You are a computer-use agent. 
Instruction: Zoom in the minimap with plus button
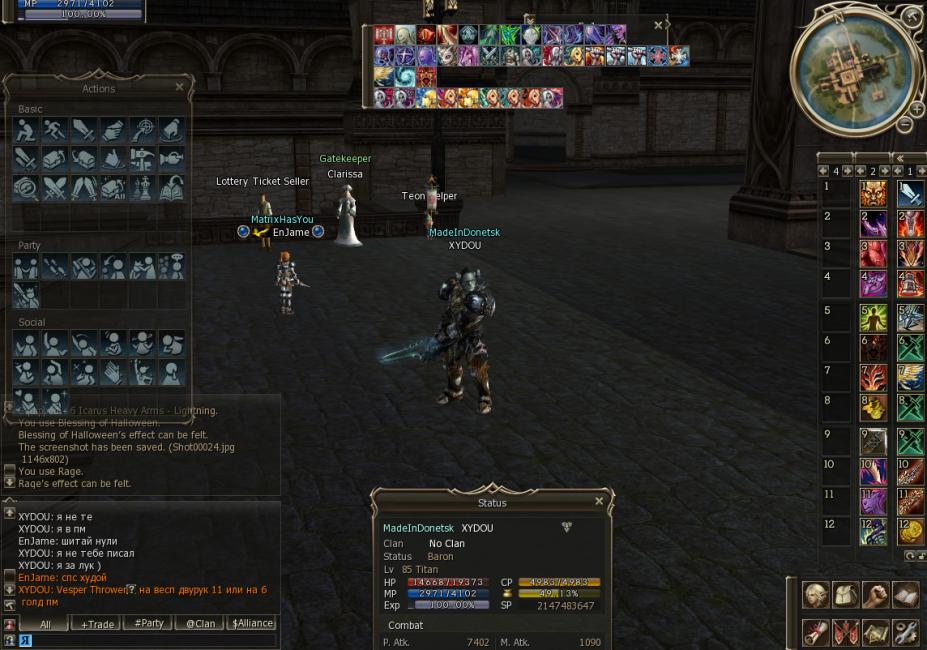(916, 109)
